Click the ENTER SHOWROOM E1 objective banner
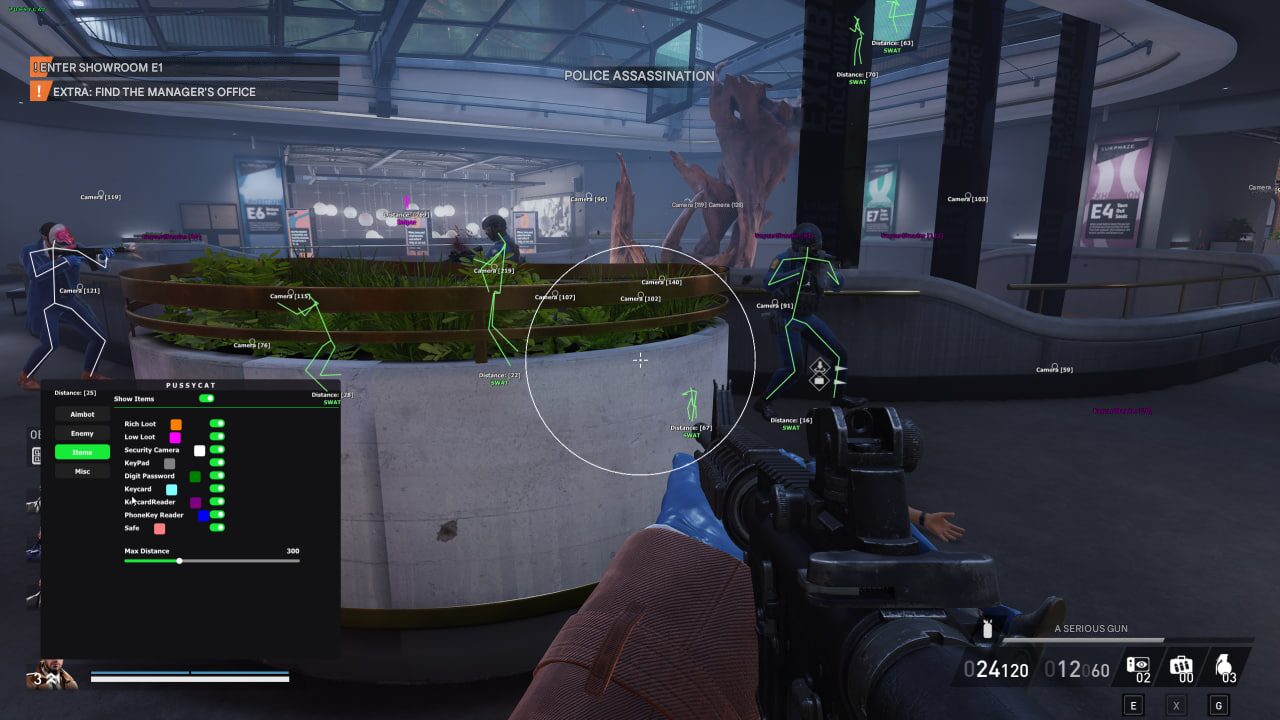This screenshot has height=720, width=1280. (100, 67)
